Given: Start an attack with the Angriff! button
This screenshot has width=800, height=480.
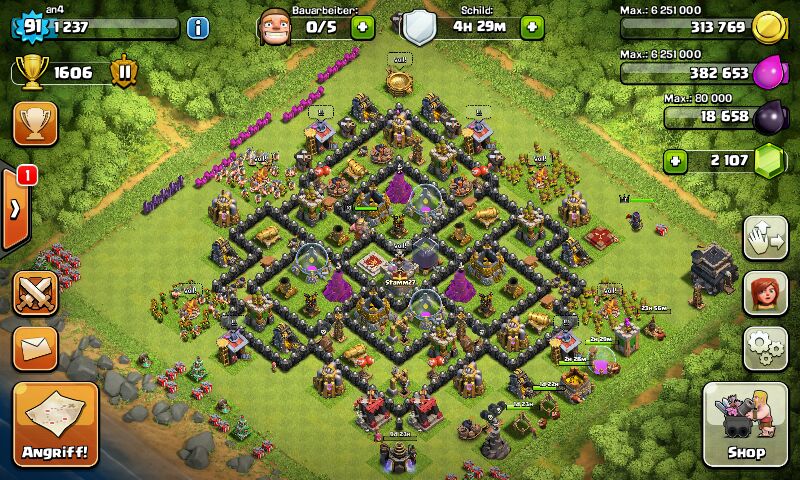Looking at the screenshot, I should 56,424.
